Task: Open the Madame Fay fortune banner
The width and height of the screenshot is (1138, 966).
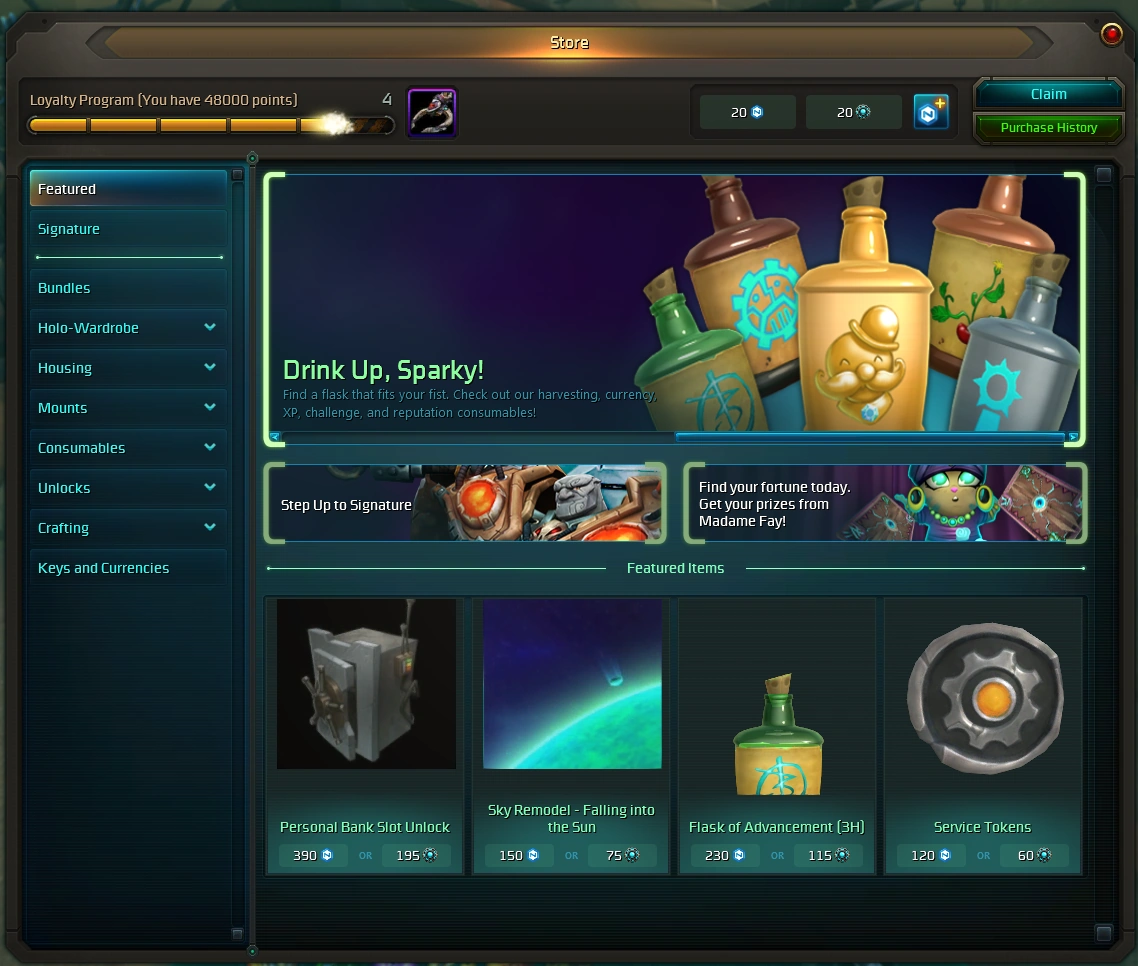Action: pyautogui.click(x=885, y=504)
